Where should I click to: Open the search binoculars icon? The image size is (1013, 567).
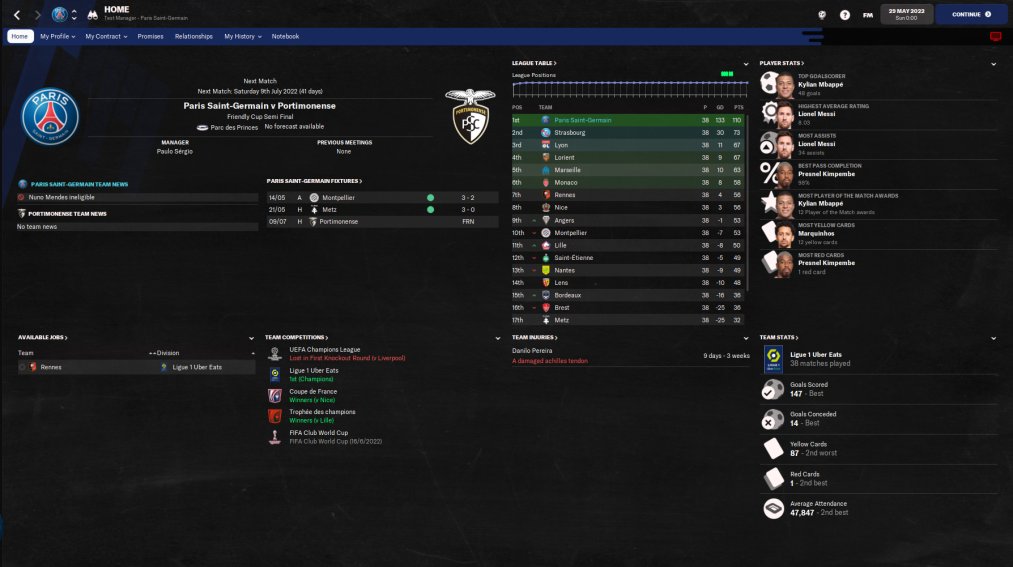[91, 15]
